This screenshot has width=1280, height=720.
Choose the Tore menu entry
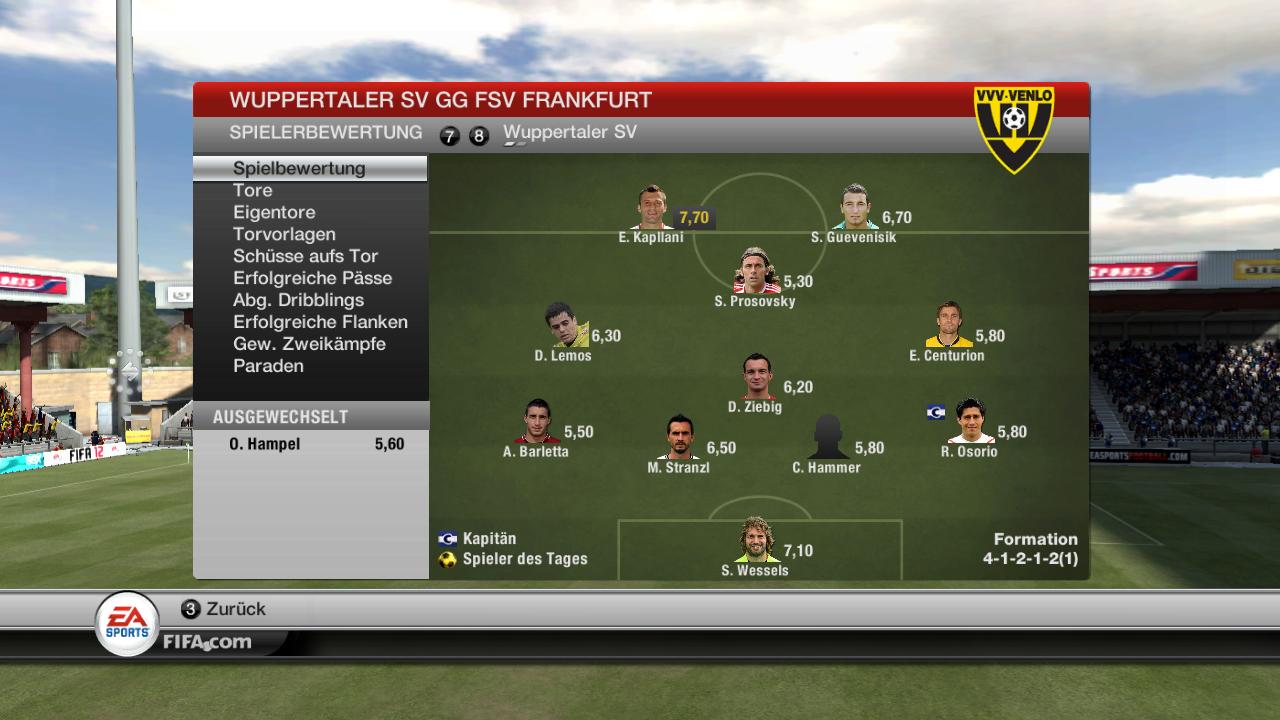(x=253, y=190)
